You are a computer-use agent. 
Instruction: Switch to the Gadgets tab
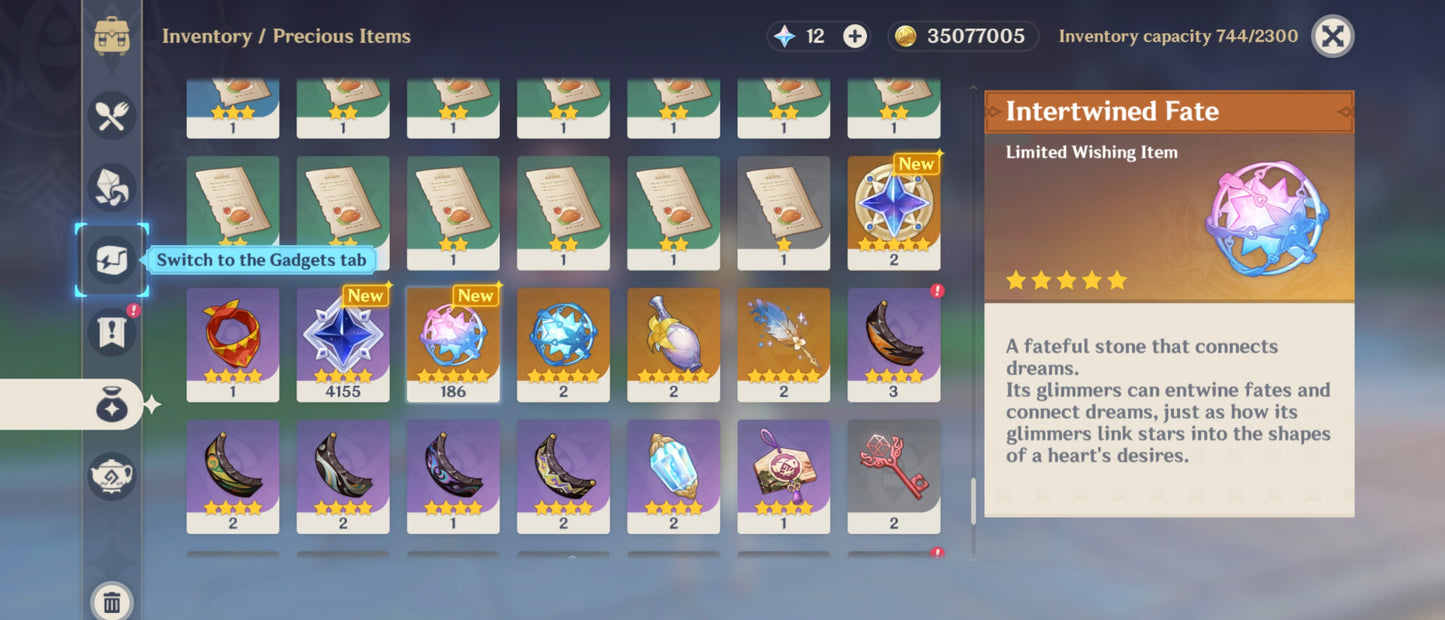point(111,260)
